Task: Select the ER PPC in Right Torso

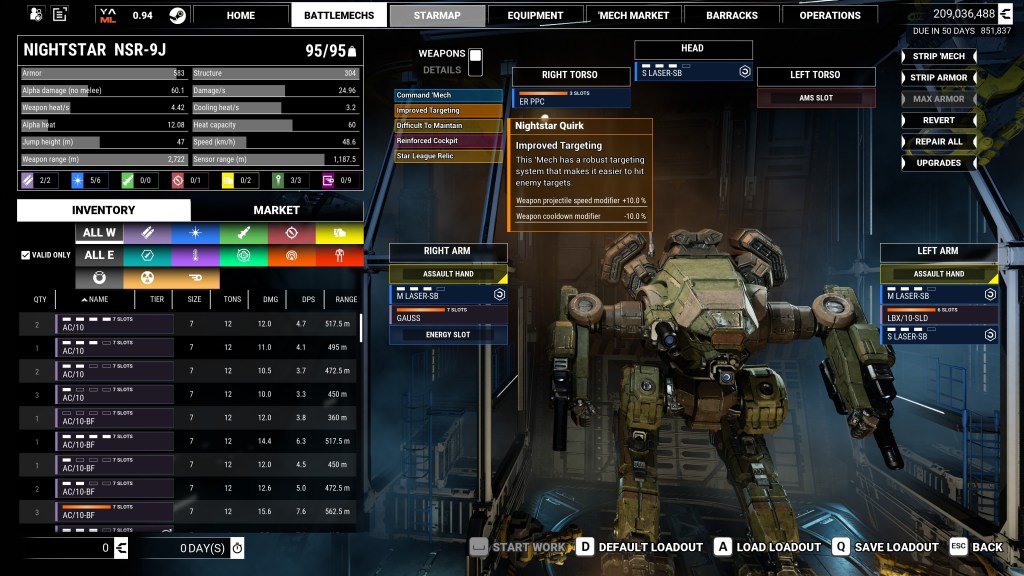Action: 571,98
